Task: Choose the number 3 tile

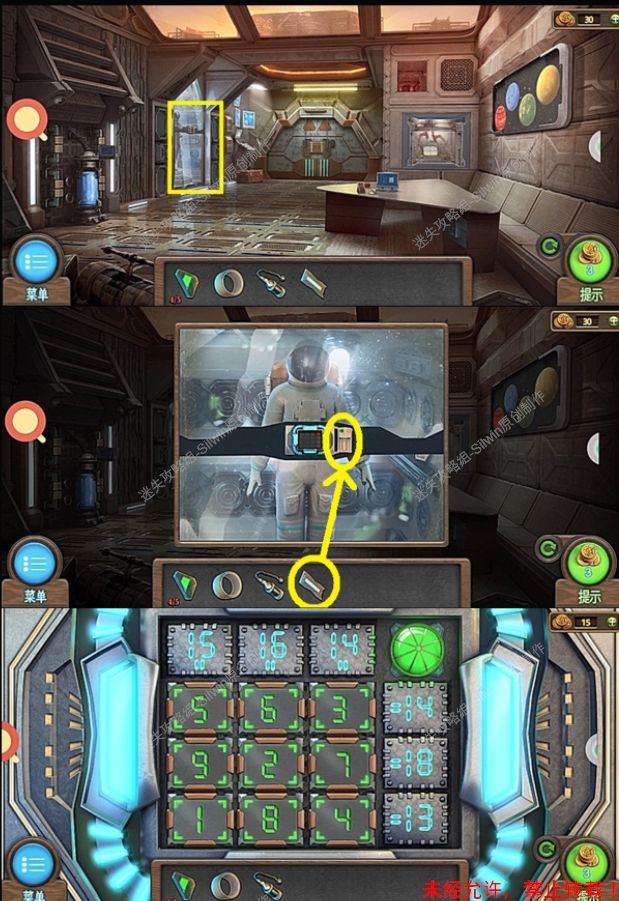Action: click(342, 709)
